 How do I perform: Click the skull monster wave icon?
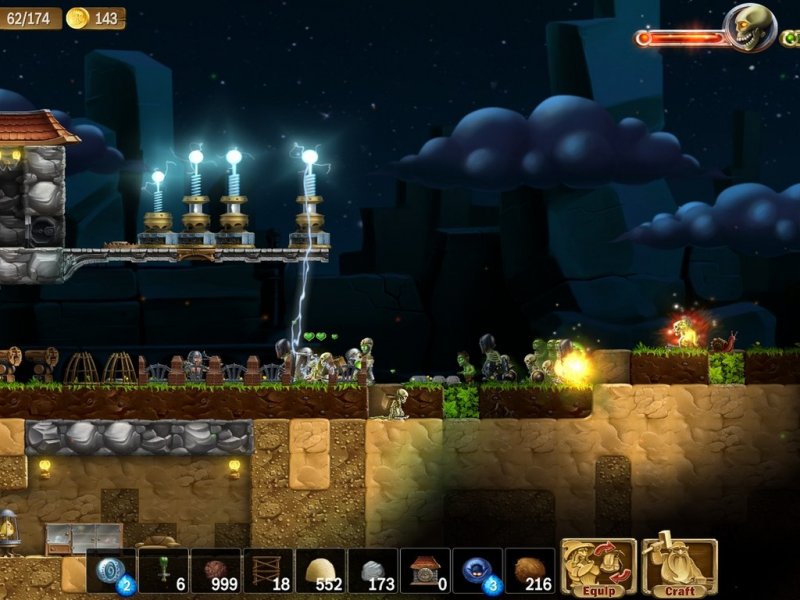(750, 27)
